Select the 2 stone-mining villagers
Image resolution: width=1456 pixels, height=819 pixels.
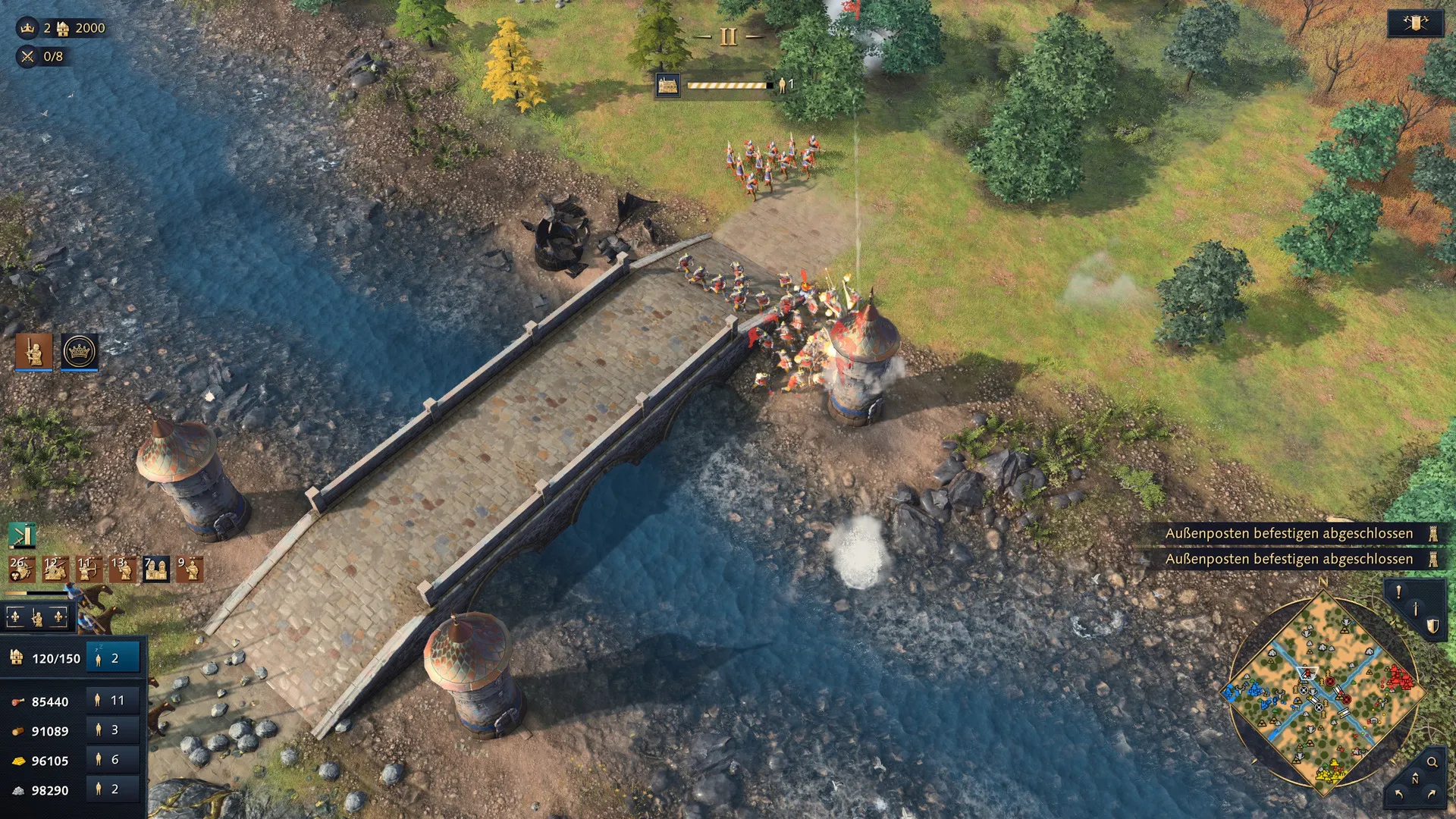[113, 789]
